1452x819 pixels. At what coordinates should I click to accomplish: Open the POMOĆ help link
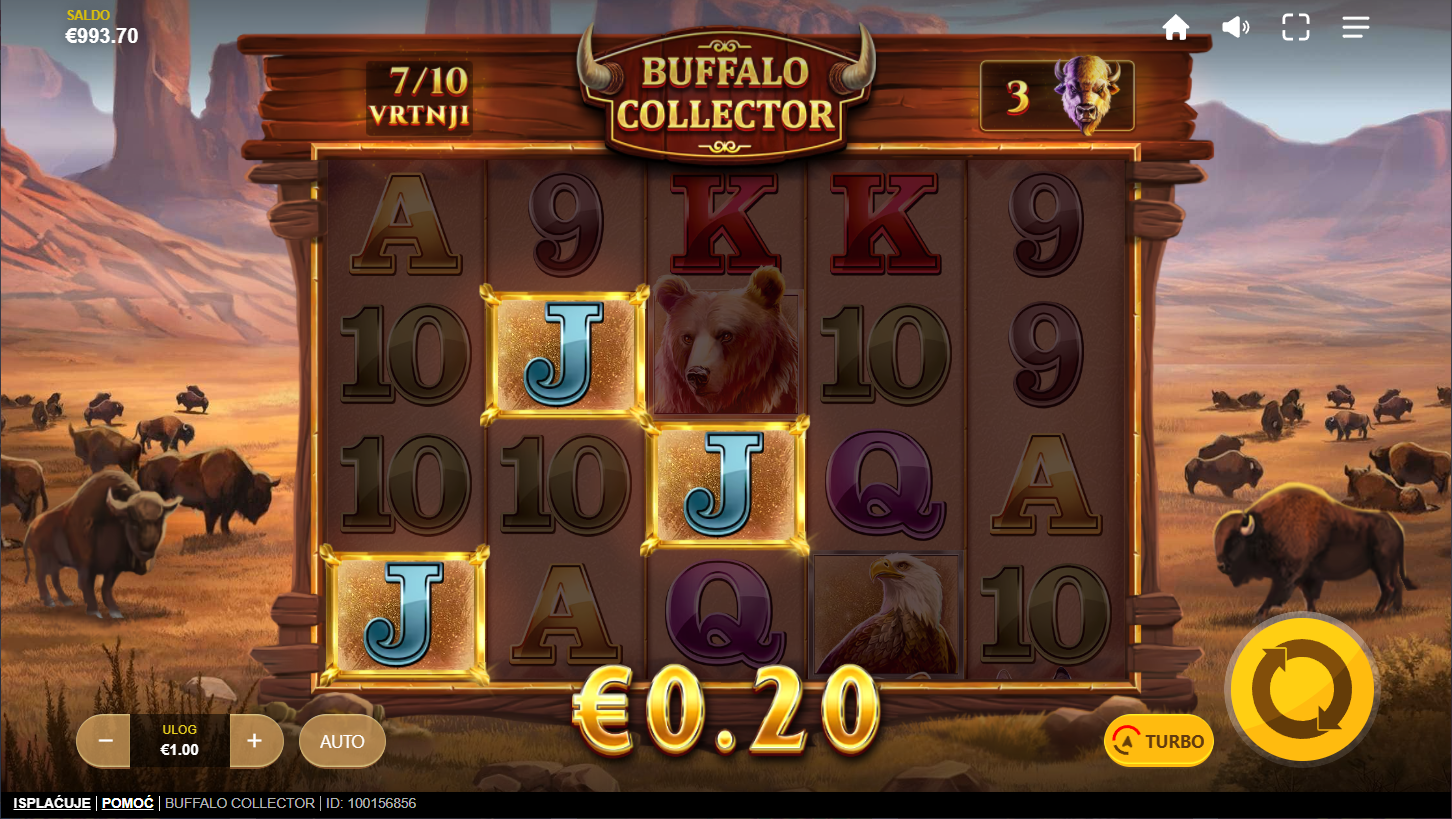point(128,803)
